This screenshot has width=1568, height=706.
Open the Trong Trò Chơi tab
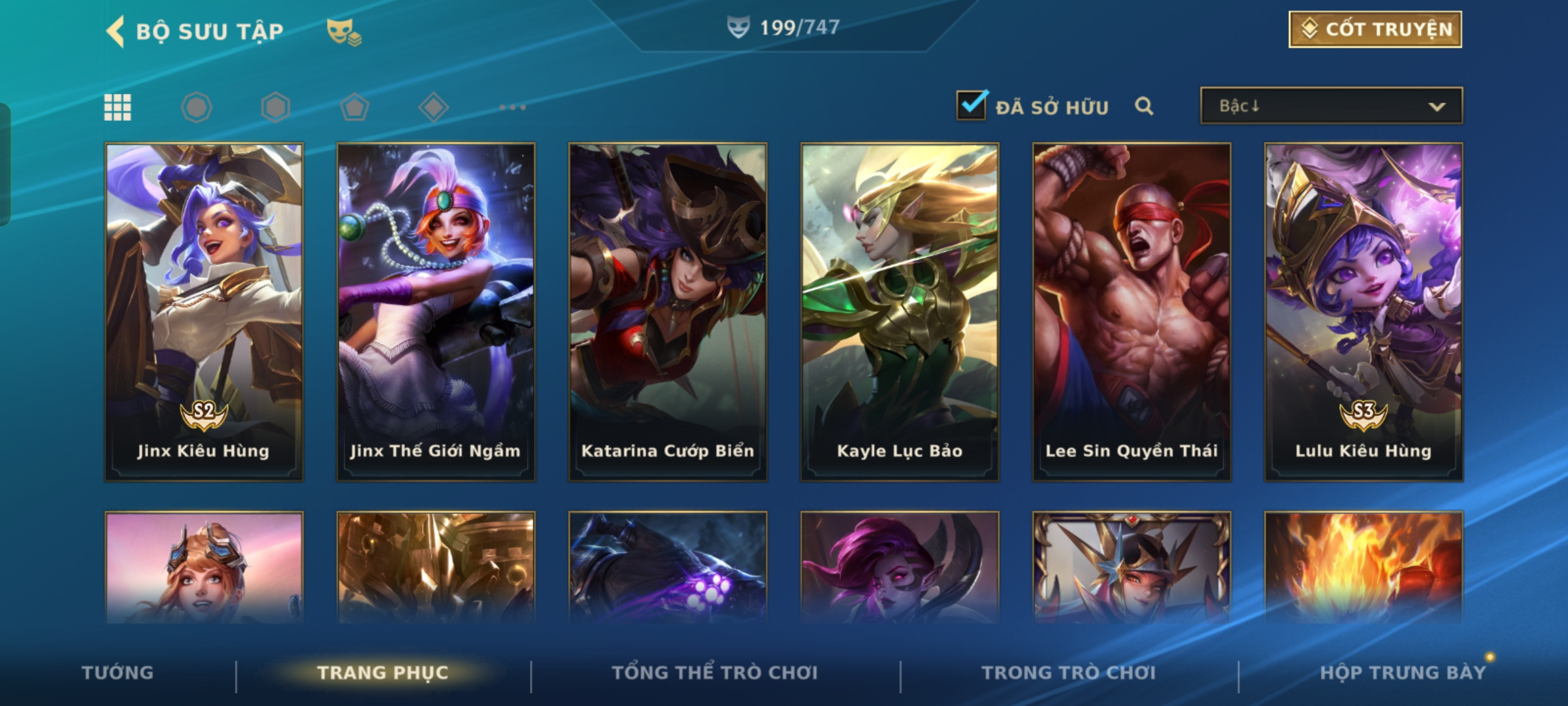tap(1069, 673)
